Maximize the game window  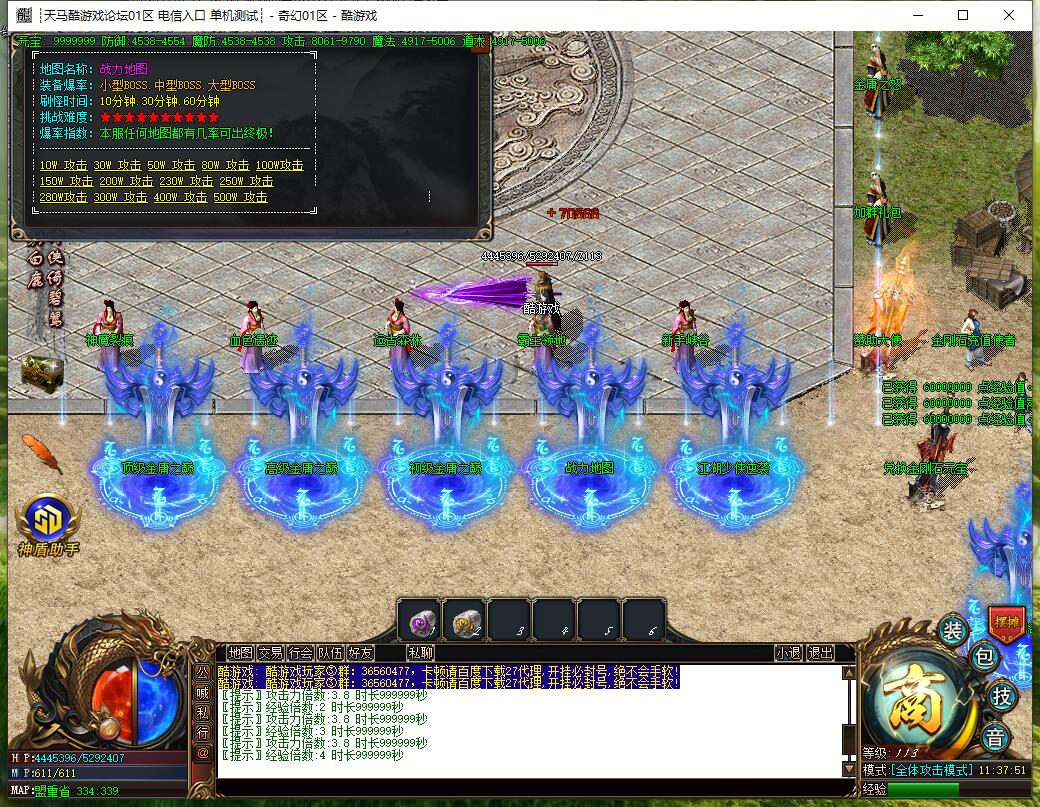pos(963,15)
